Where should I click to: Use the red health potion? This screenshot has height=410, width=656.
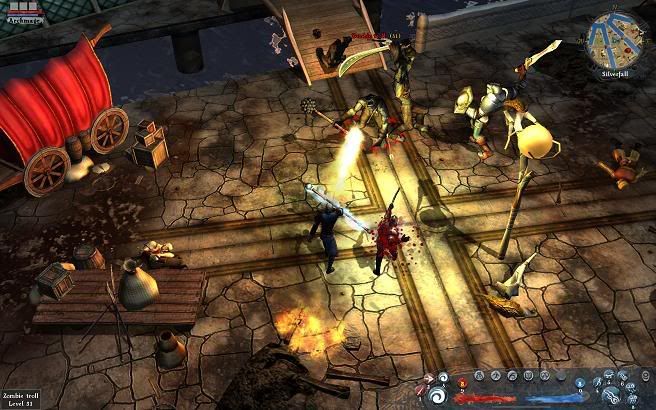click(x=462, y=384)
